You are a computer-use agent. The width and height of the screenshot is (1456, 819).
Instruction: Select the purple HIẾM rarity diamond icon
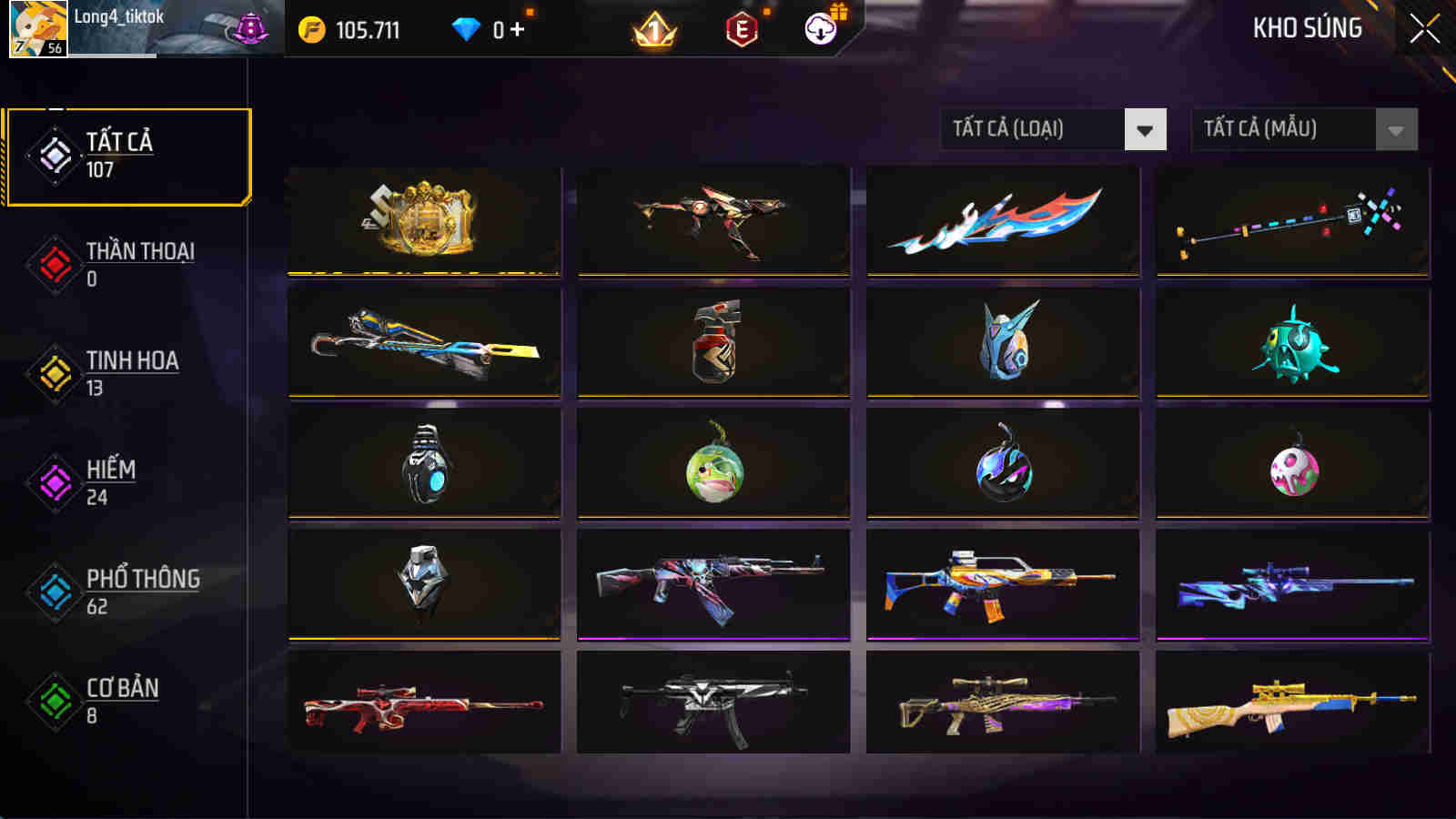[52, 480]
